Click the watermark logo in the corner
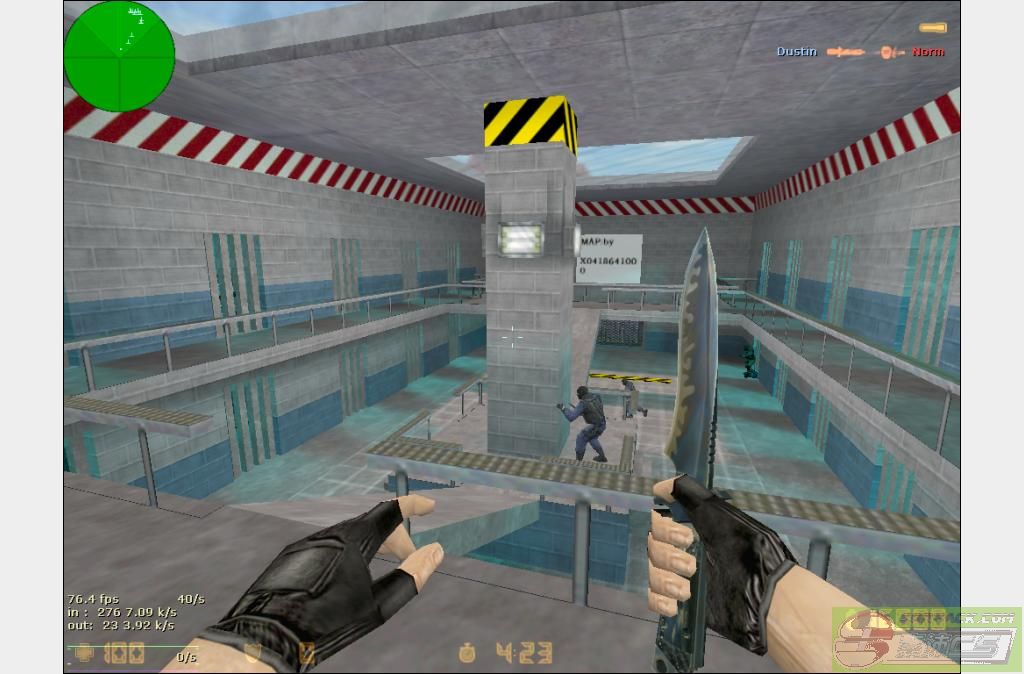Image resolution: width=1024 pixels, height=674 pixels. (x=926, y=640)
